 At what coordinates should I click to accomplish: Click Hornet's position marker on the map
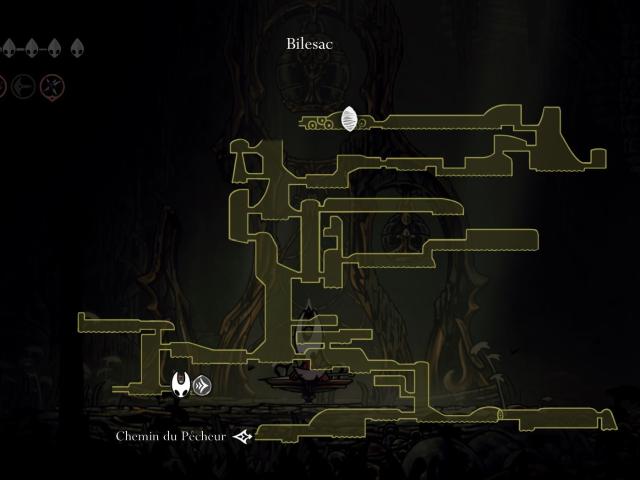pos(181,384)
